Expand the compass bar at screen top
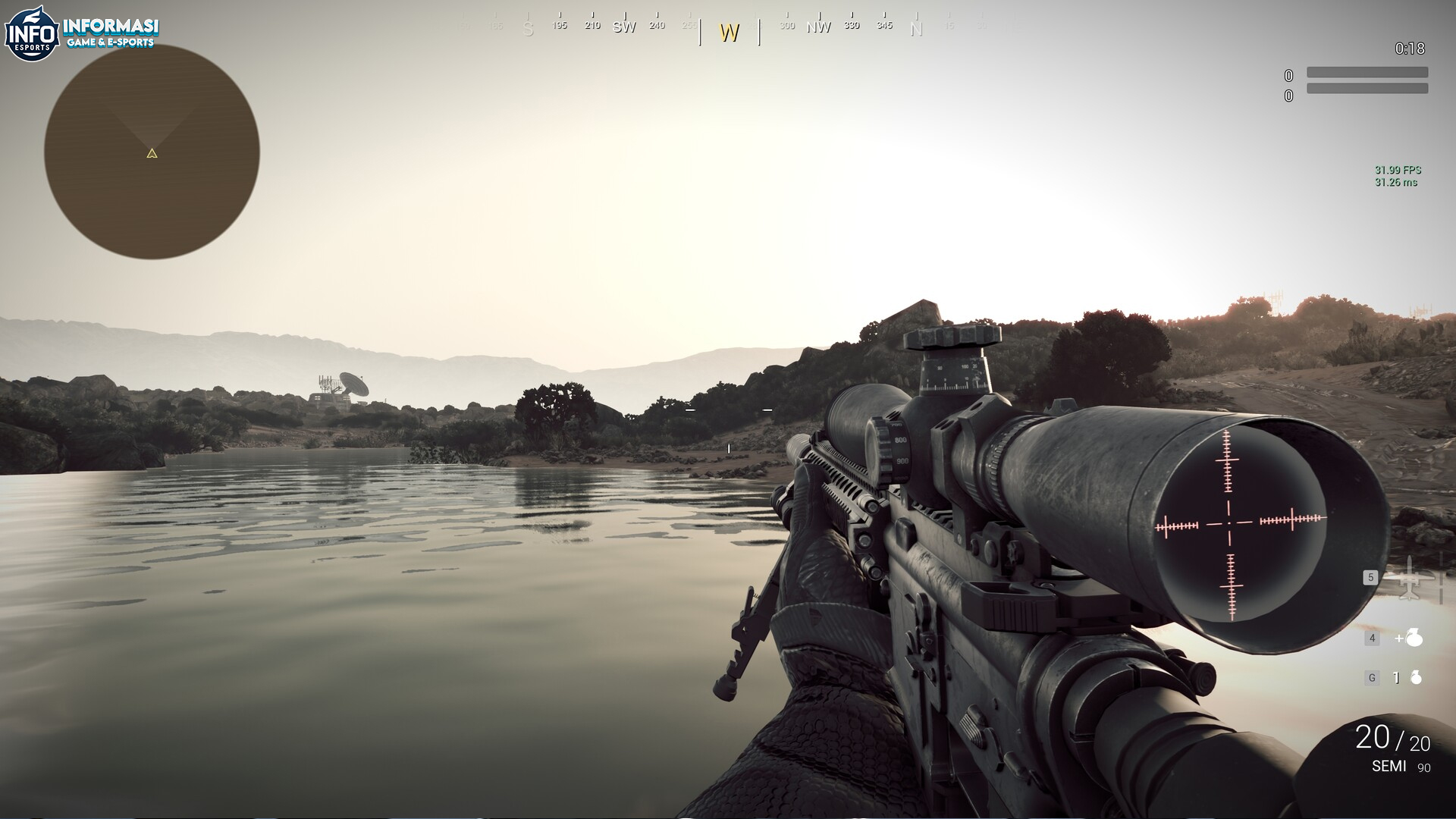Viewport: 1456px width, 819px height. pyautogui.click(x=728, y=23)
